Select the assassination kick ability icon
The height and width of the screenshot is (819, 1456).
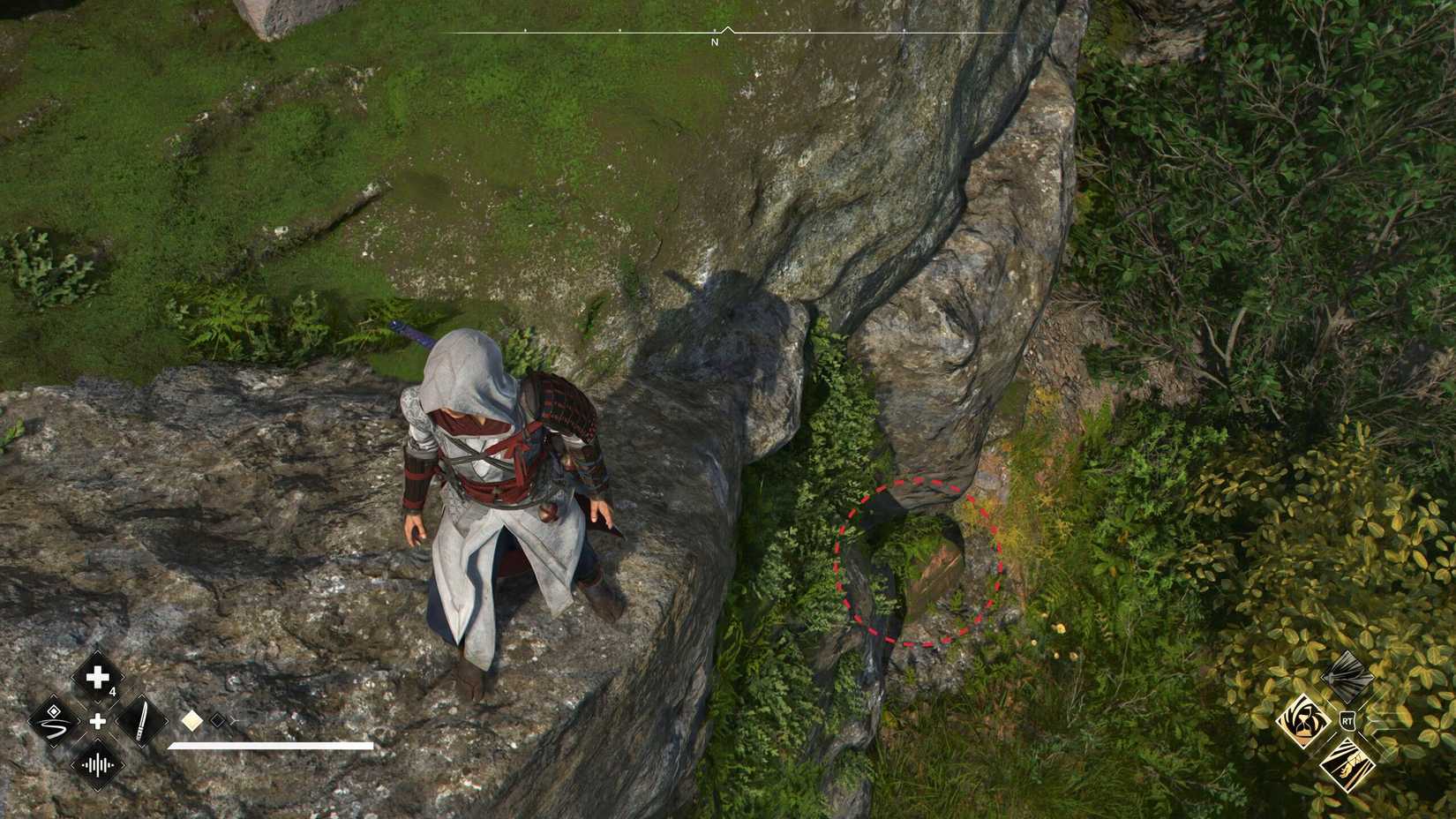coord(1348,765)
